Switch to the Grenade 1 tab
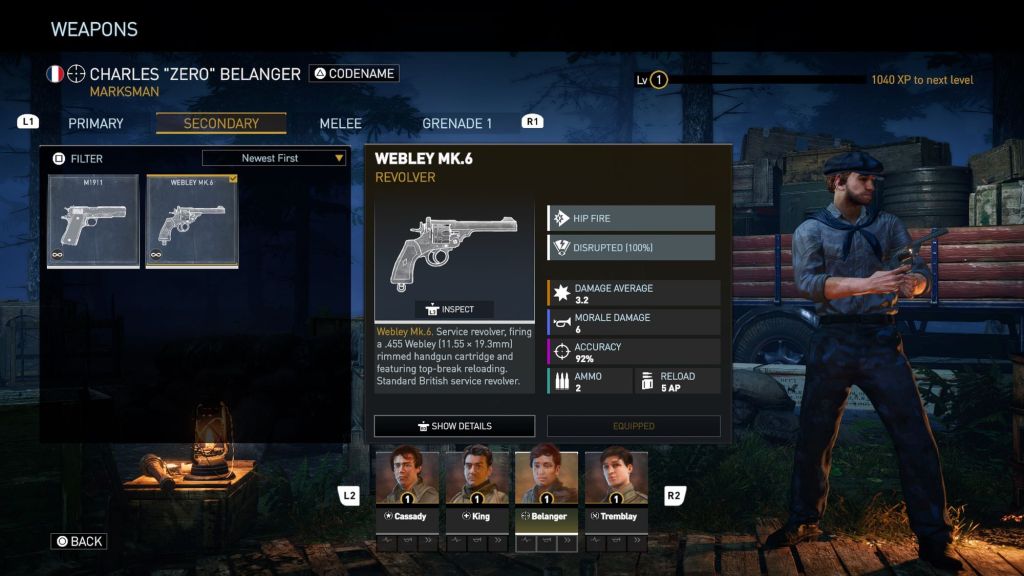 (x=457, y=124)
